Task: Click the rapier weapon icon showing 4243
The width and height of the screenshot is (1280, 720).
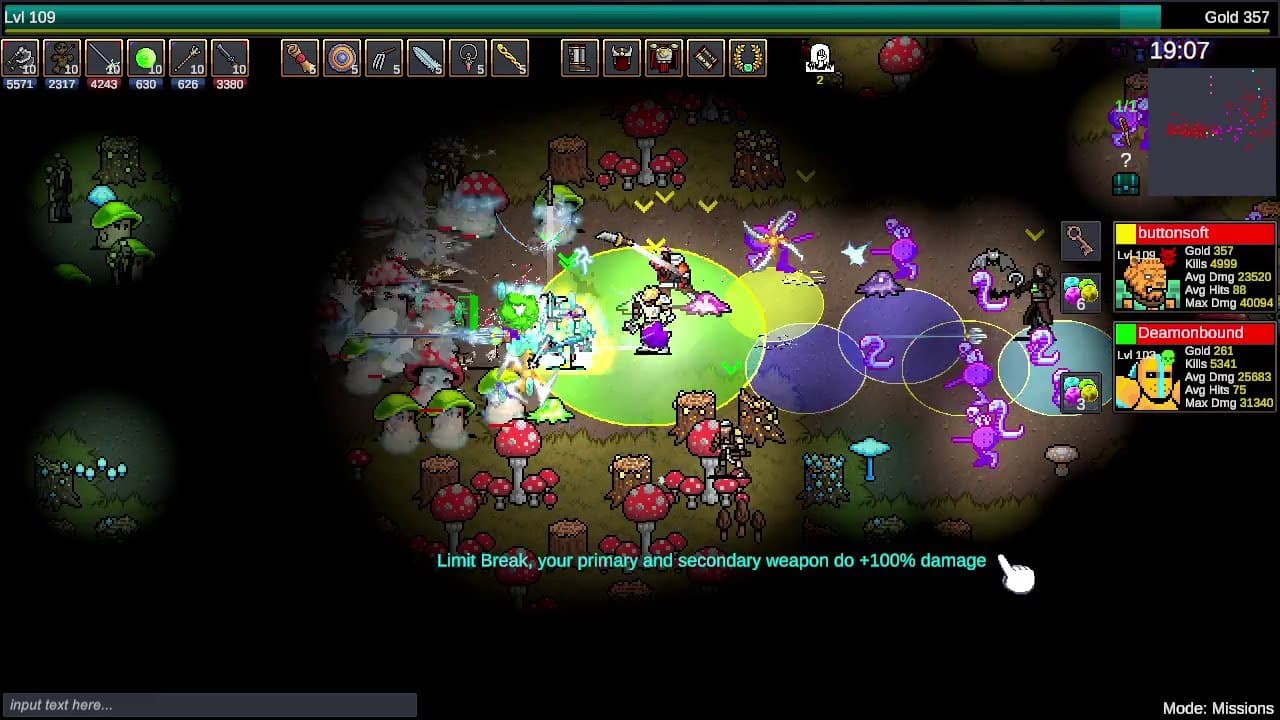Action: [101, 60]
